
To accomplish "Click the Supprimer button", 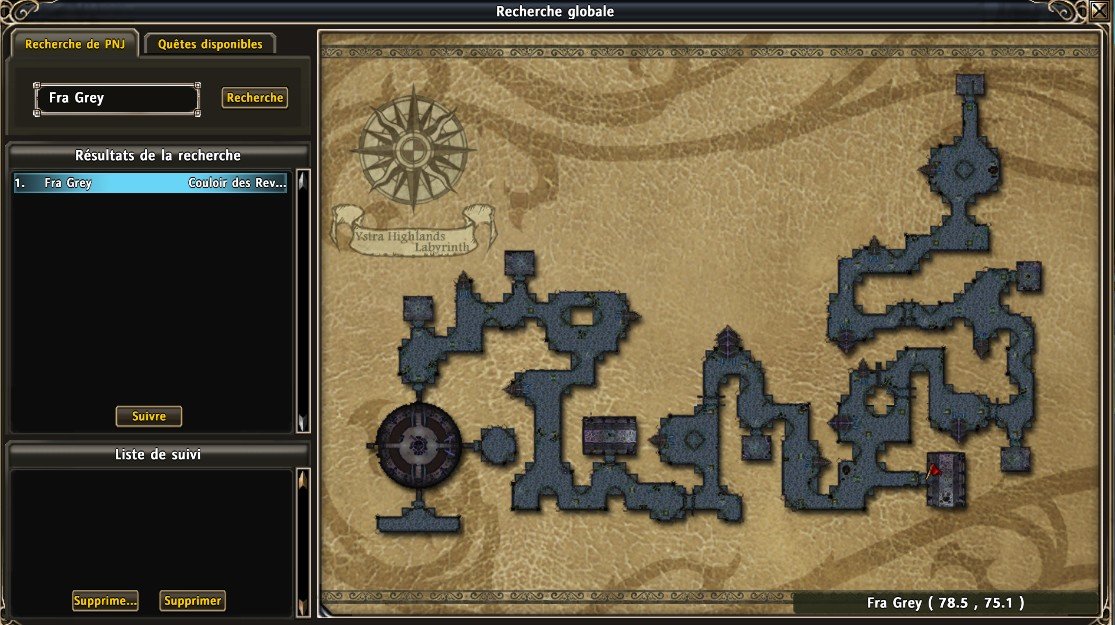I will coord(193,601).
